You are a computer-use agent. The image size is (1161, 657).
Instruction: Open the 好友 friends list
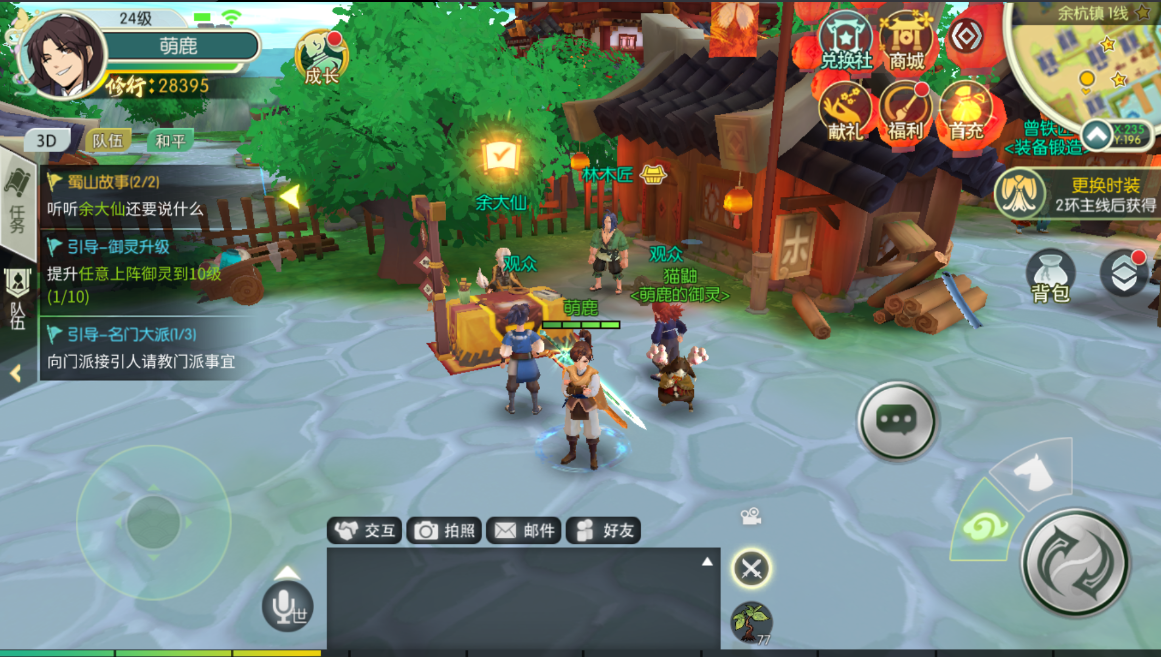tap(603, 531)
